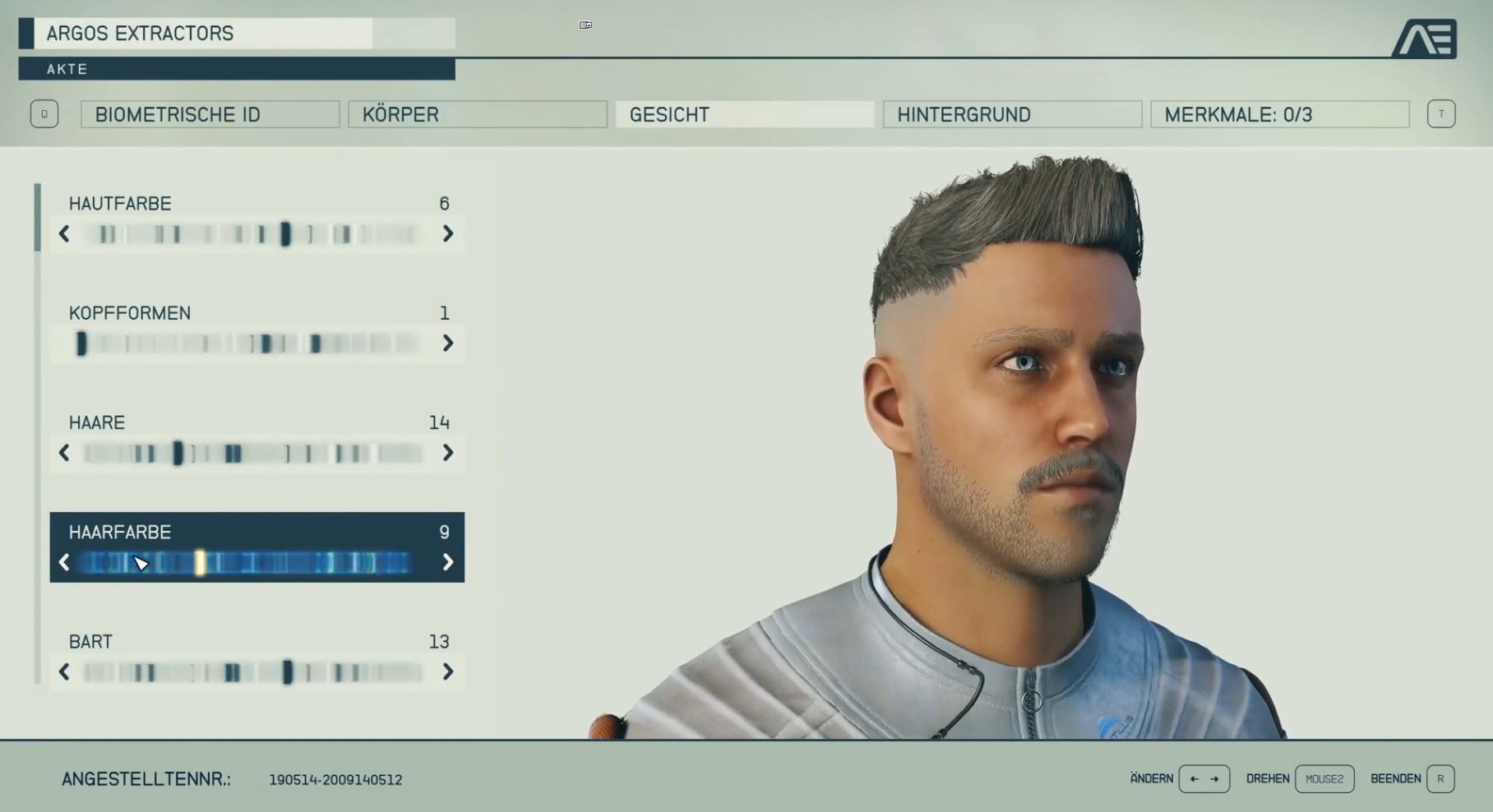
Task: Select the previous Haare style arrow
Action: pyautogui.click(x=64, y=453)
